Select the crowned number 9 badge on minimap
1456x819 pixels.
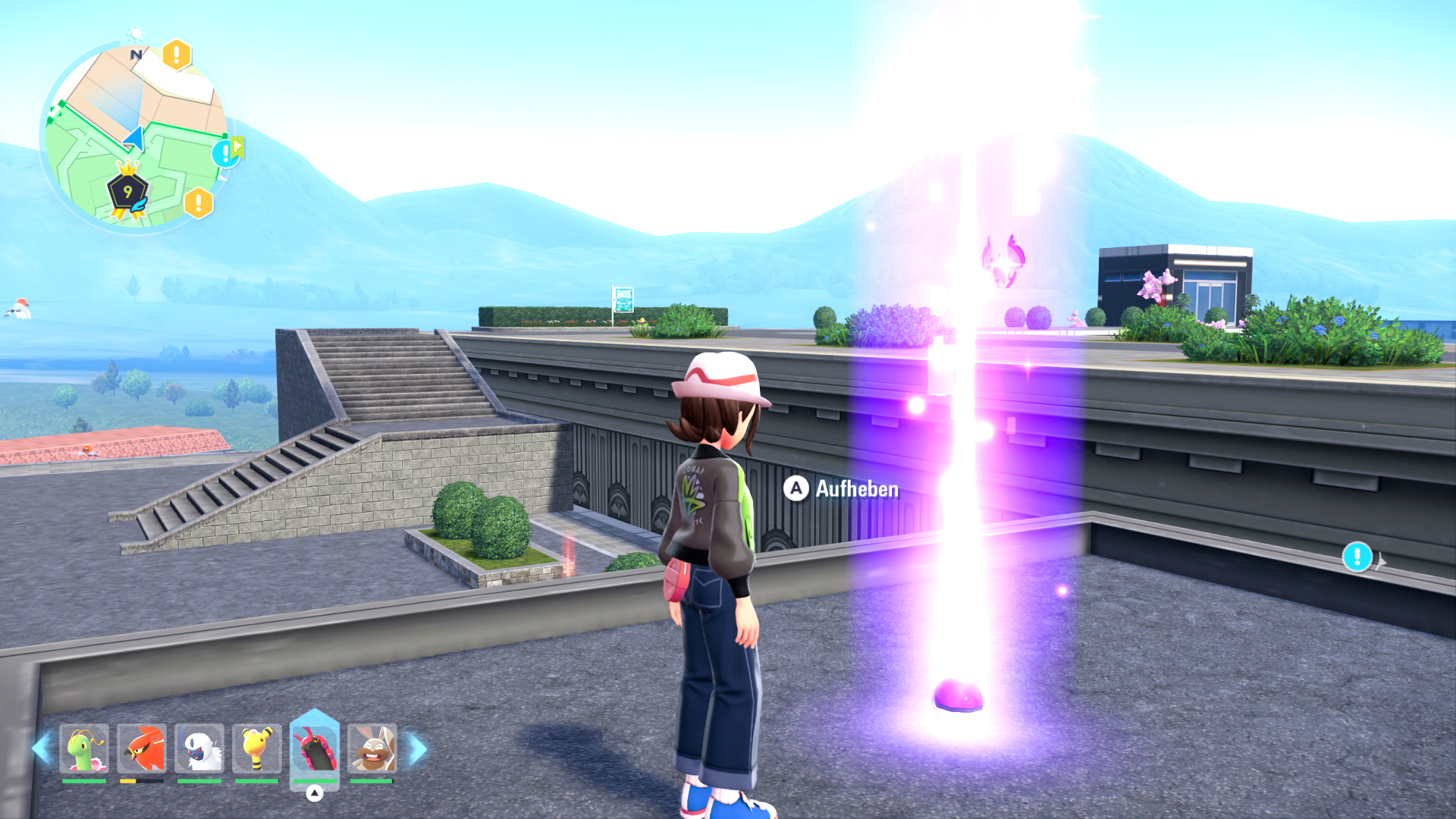127,192
